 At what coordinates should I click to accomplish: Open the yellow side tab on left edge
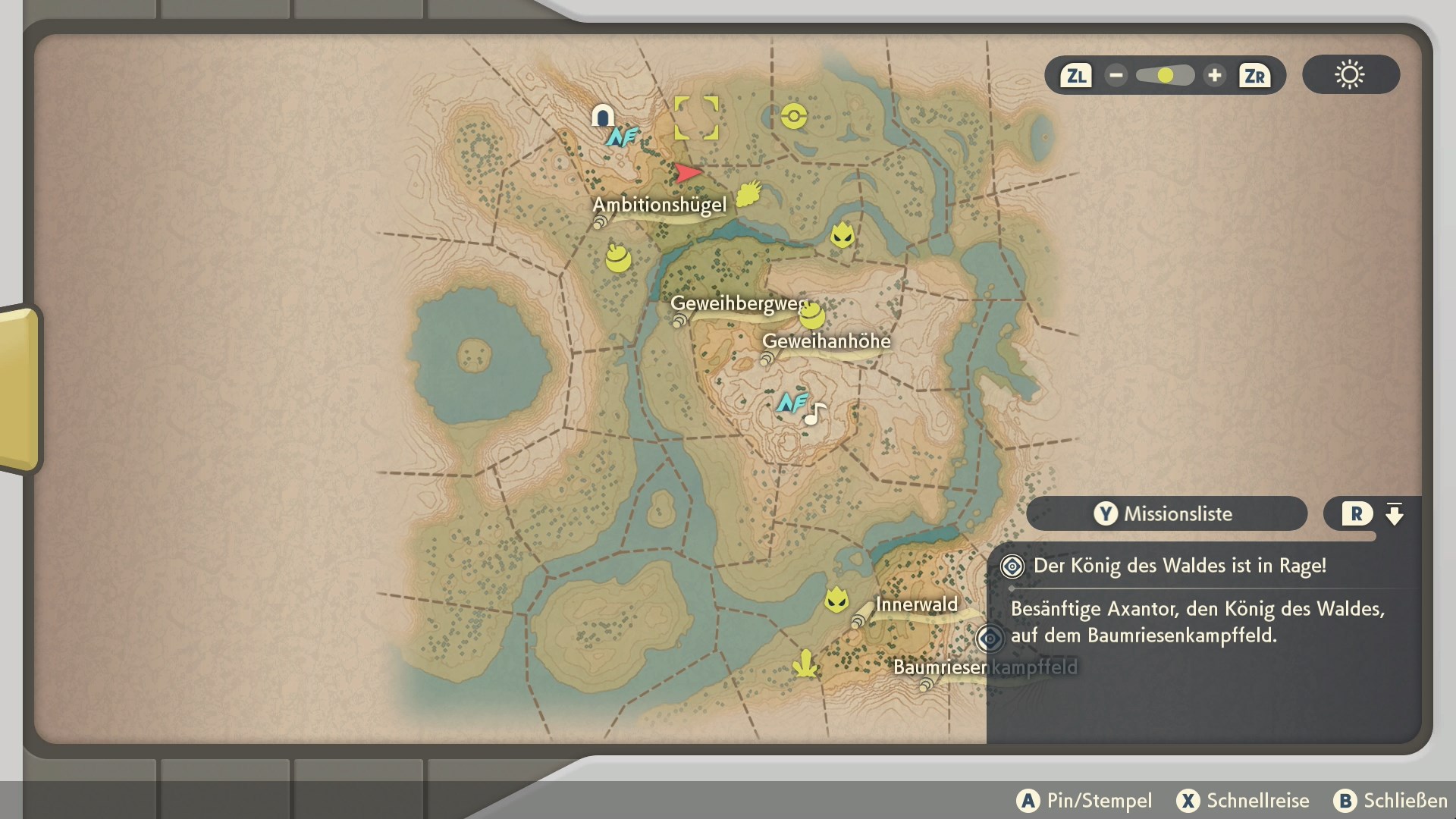(19, 388)
